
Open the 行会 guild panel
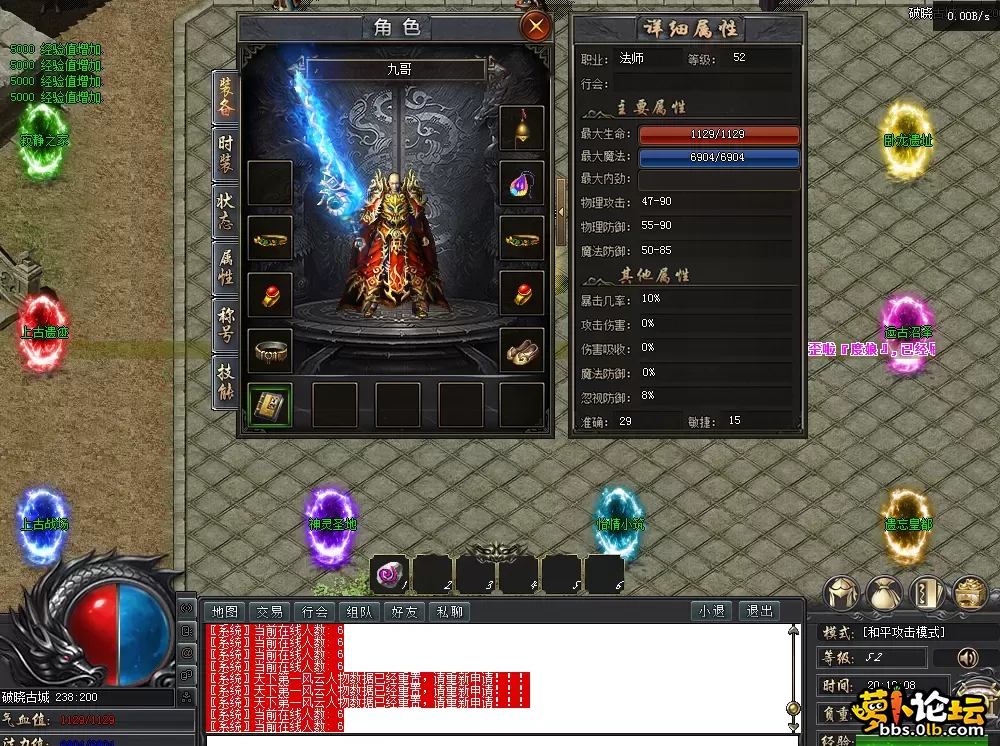pos(315,611)
